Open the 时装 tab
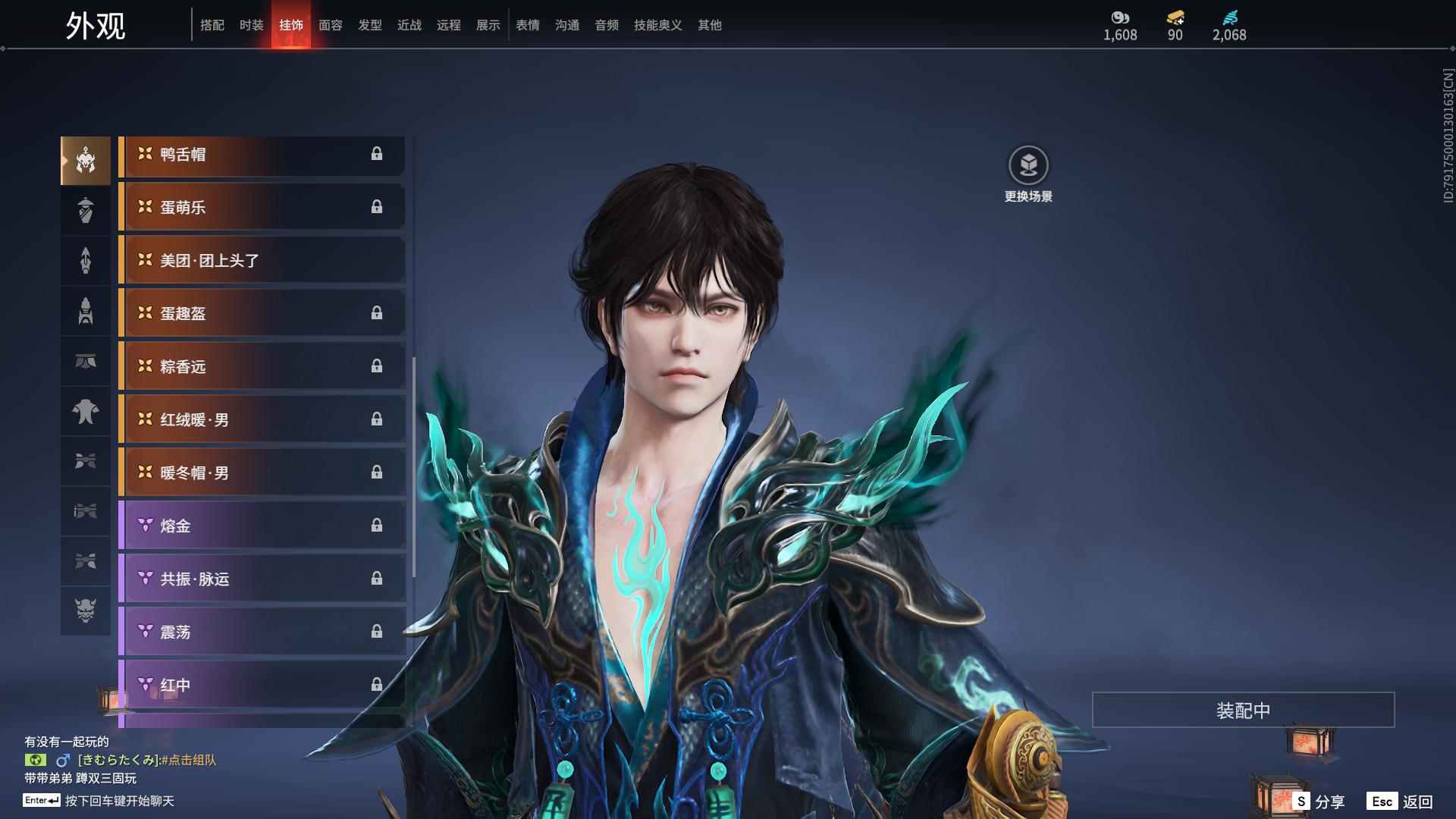Screen dimensions: 1456x819 (x=252, y=25)
